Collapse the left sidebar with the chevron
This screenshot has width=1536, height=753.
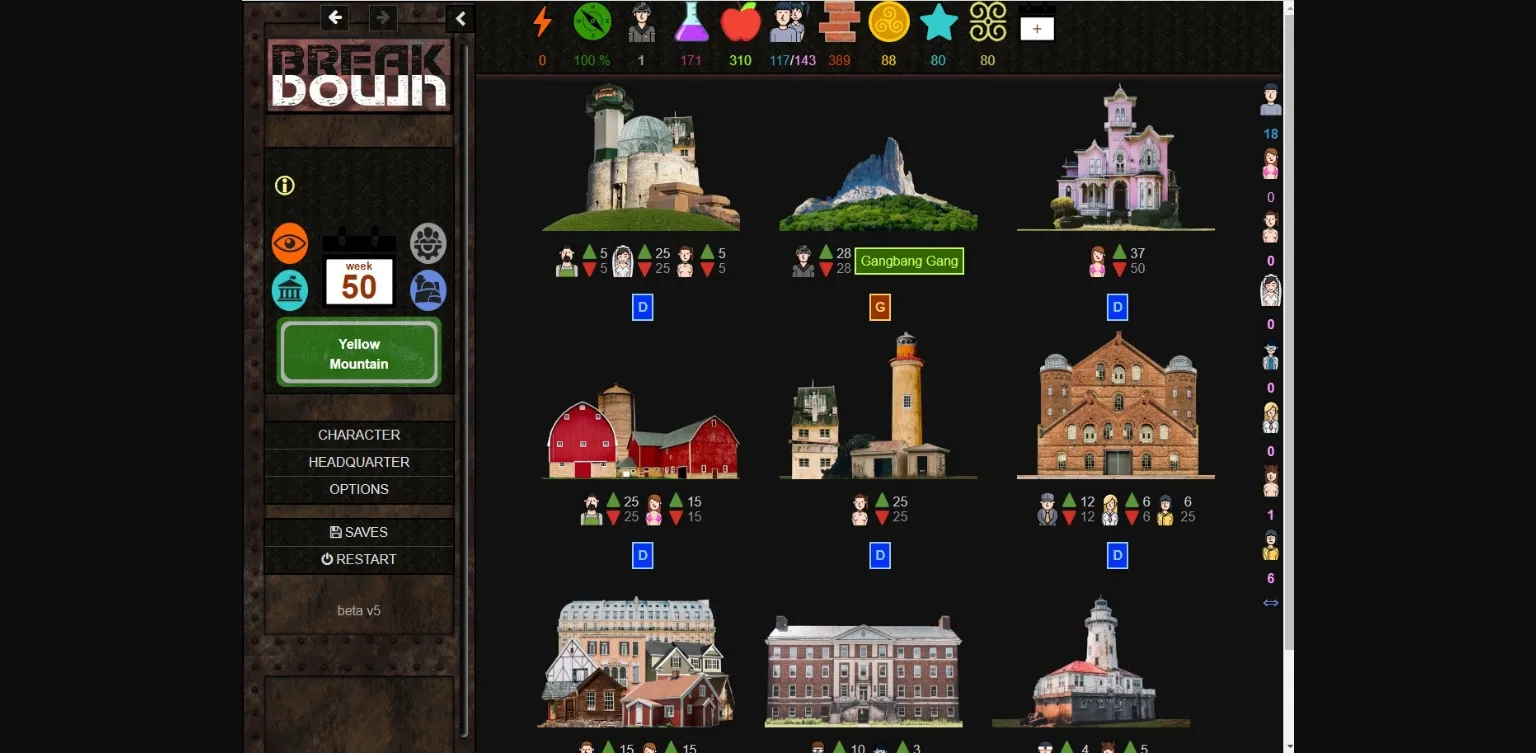pos(460,18)
